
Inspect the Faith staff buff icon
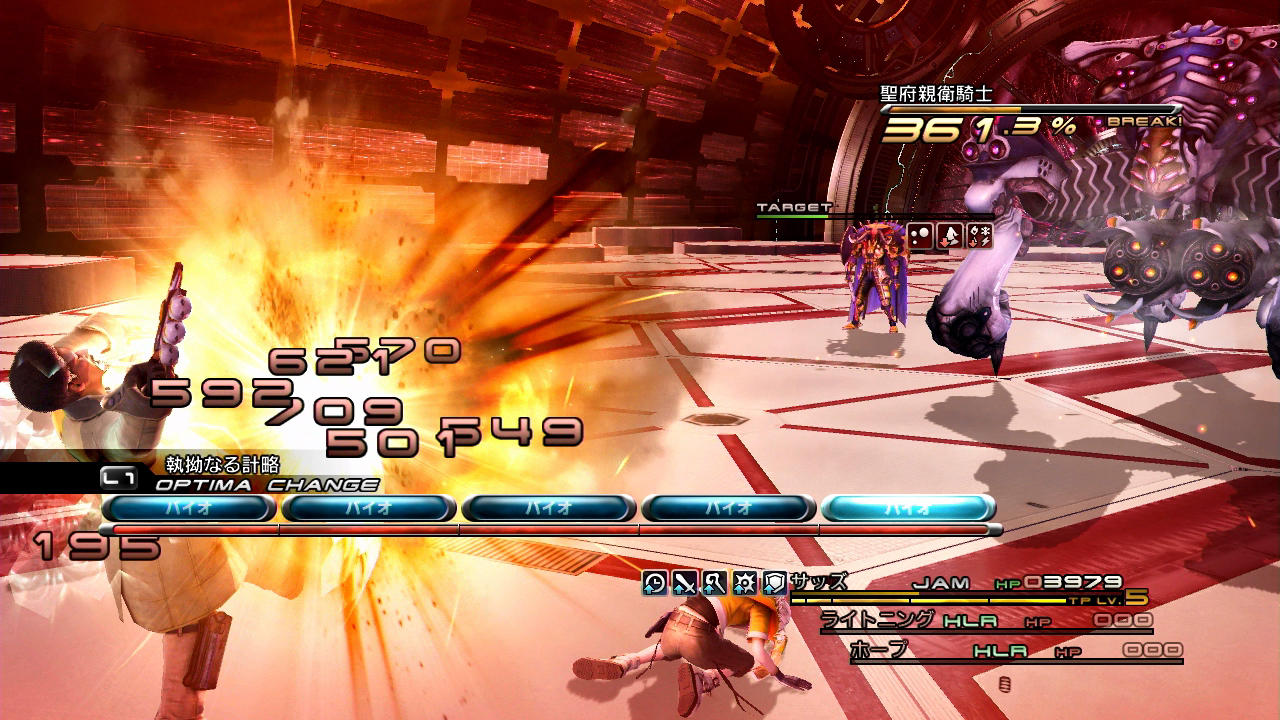pos(714,583)
